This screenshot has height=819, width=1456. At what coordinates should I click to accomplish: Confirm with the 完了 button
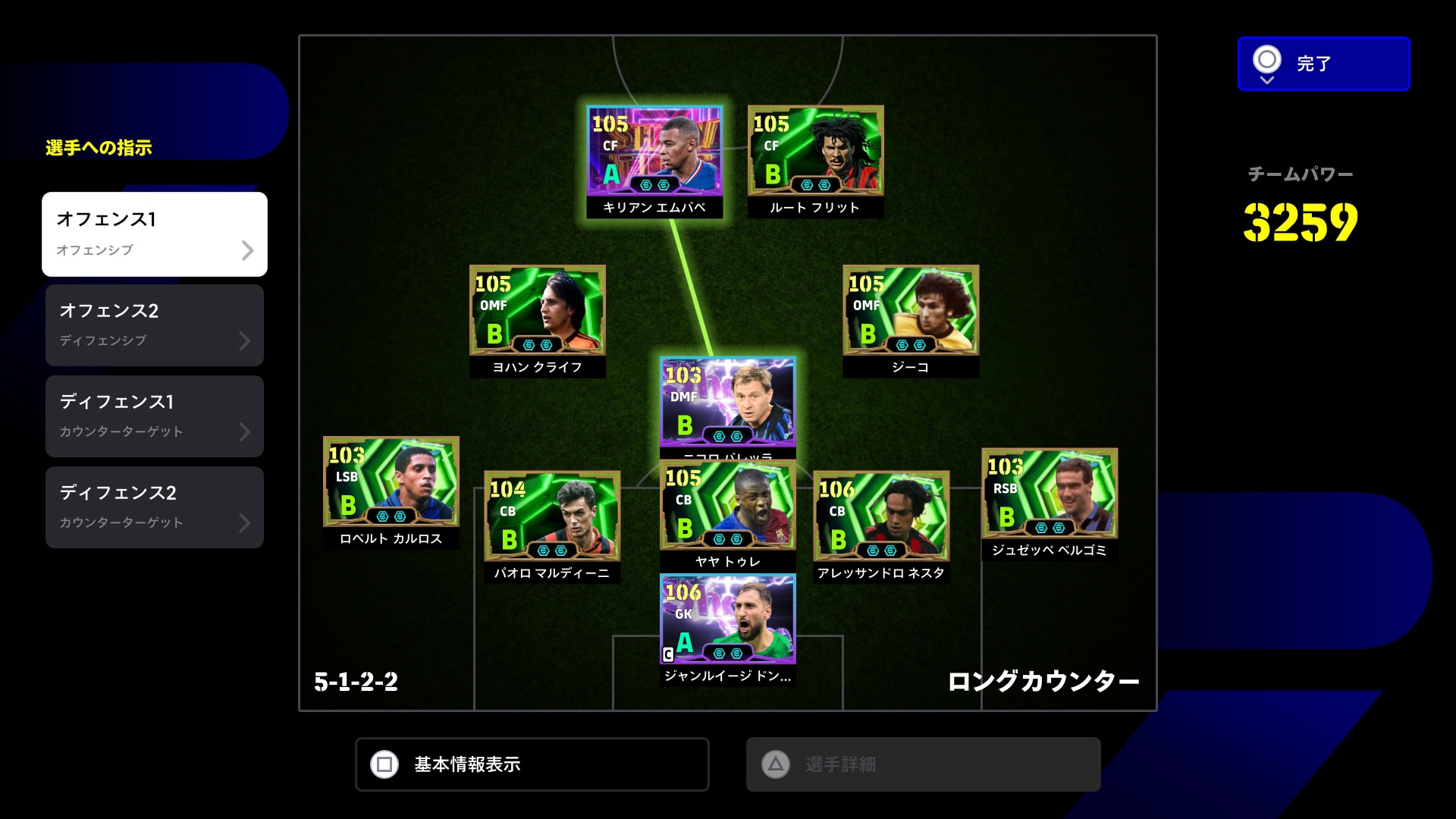point(1323,64)
